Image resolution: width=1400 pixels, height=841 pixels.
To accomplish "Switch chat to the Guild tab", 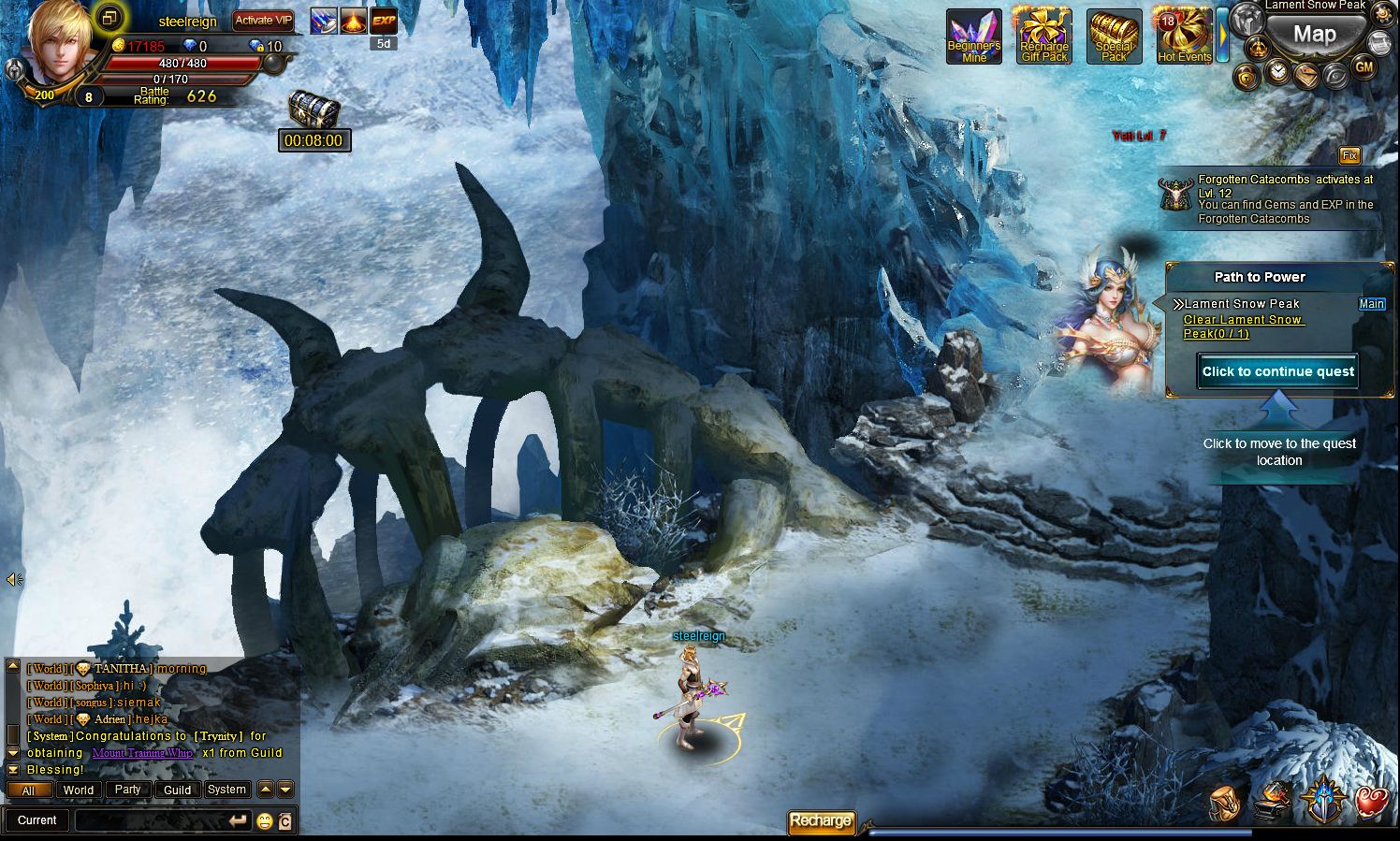I will click(177, 790).
